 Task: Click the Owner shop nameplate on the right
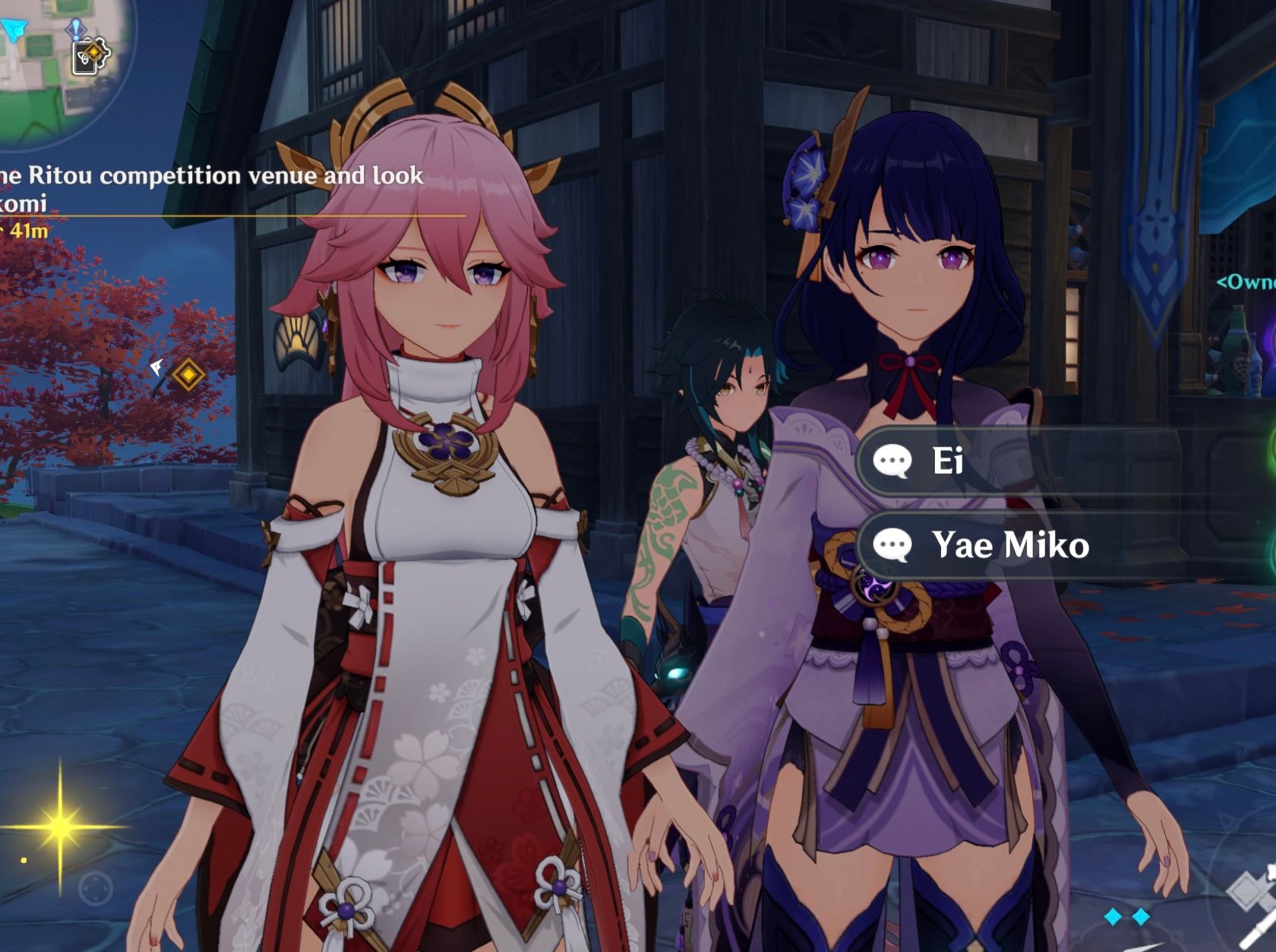coord(1249,282)
